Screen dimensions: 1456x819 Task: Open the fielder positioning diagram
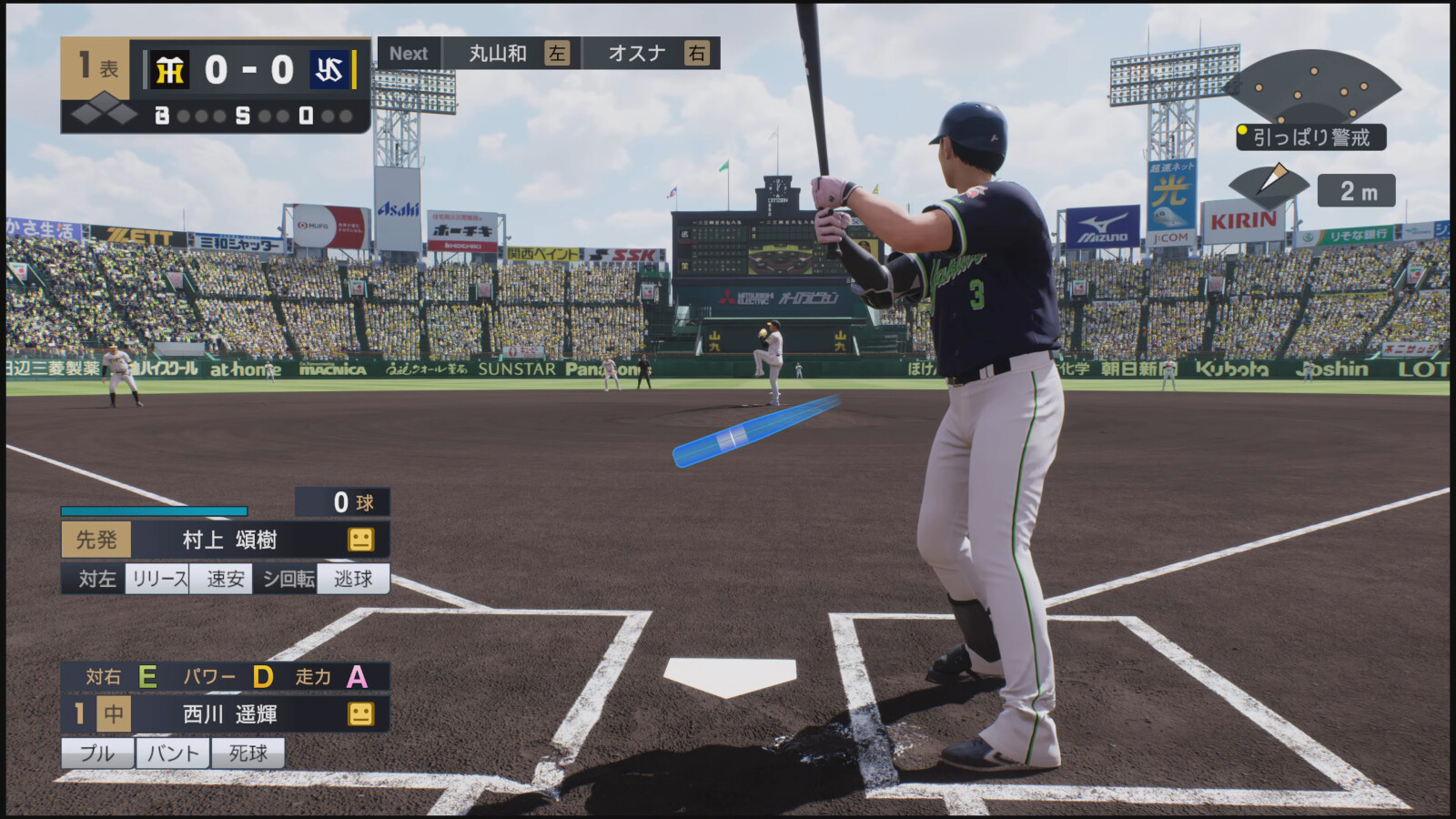pyautogui.click(x=1311, y=88)
